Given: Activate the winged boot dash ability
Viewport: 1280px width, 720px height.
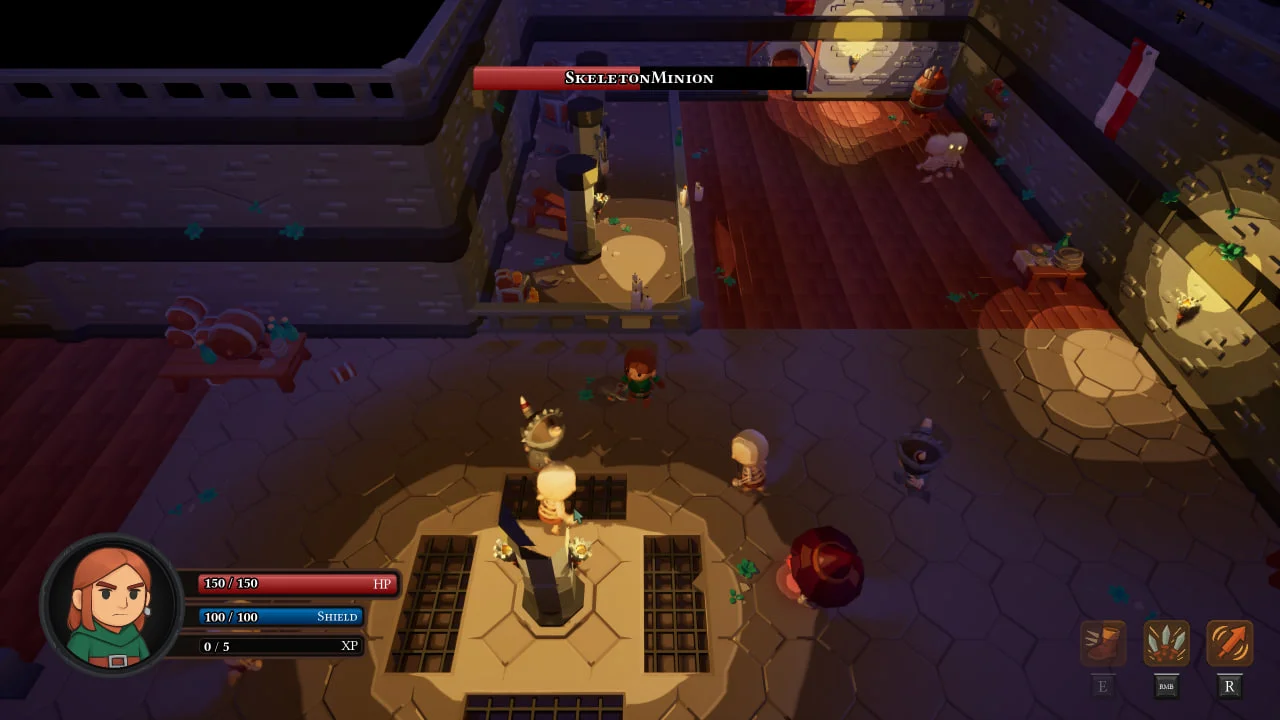Looking at the screenshot, I should click(1103, 643).
